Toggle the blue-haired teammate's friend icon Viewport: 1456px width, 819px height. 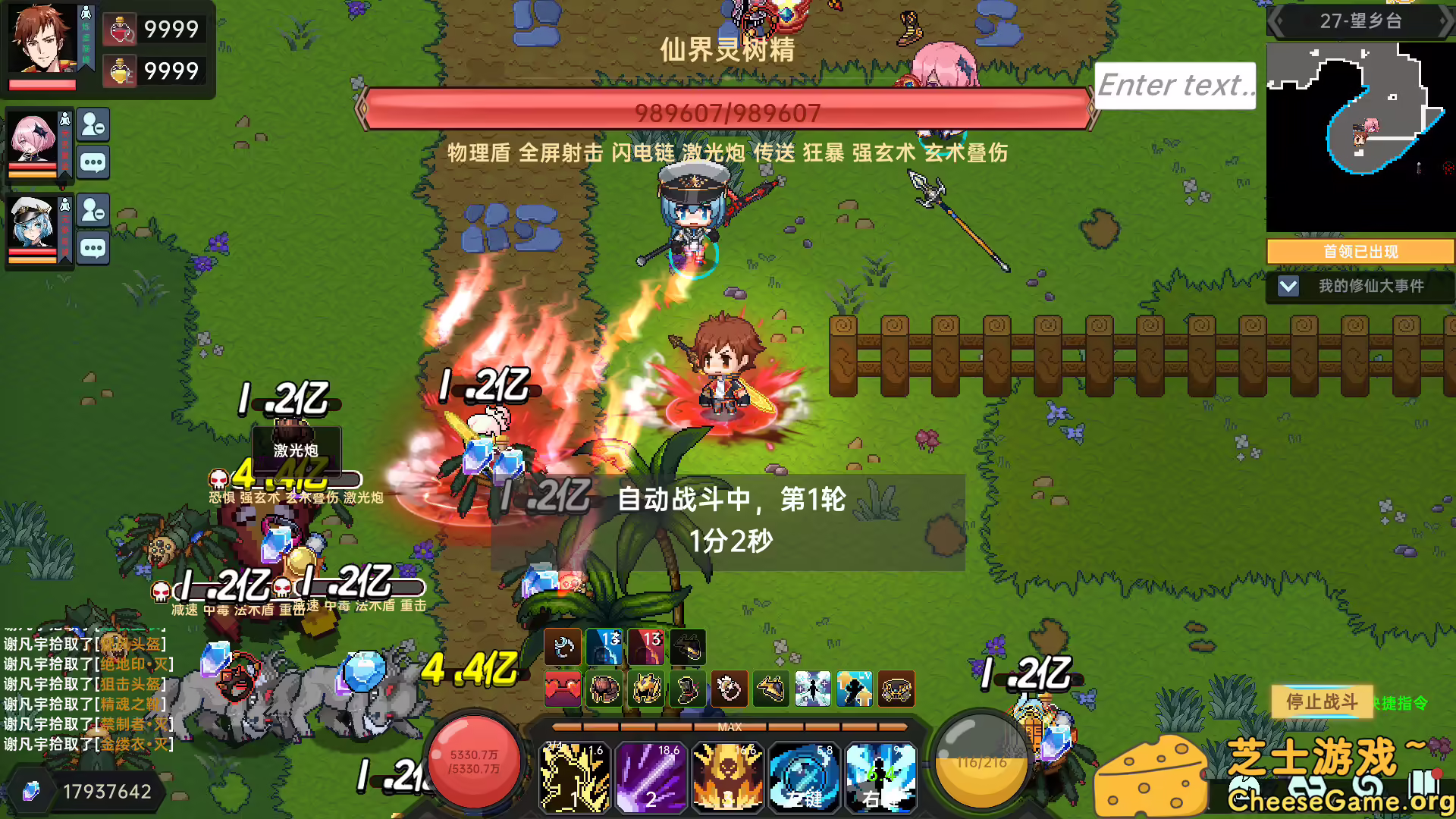click(93, 212)
